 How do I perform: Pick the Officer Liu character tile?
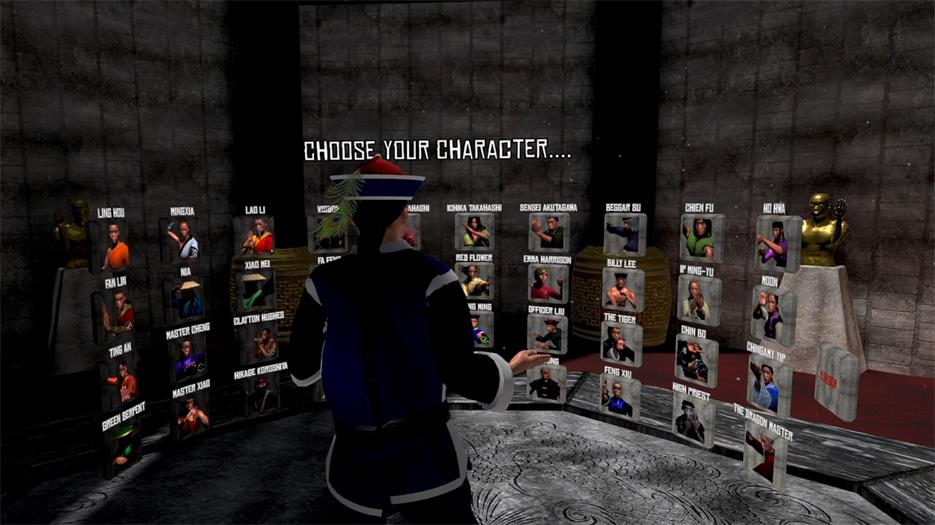(547, 335)
